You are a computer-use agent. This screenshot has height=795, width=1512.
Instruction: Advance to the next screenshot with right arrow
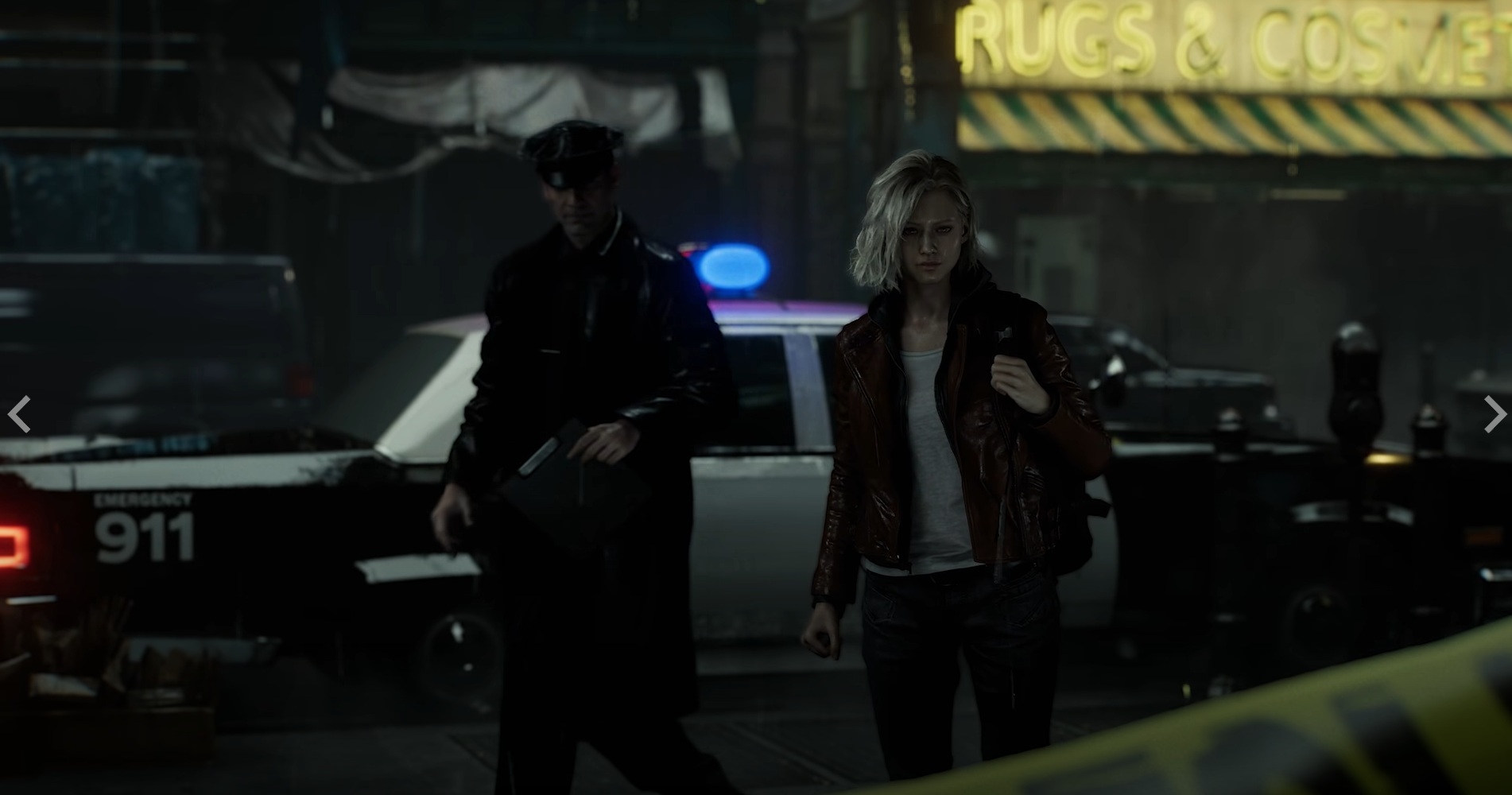pos(1494,414)
